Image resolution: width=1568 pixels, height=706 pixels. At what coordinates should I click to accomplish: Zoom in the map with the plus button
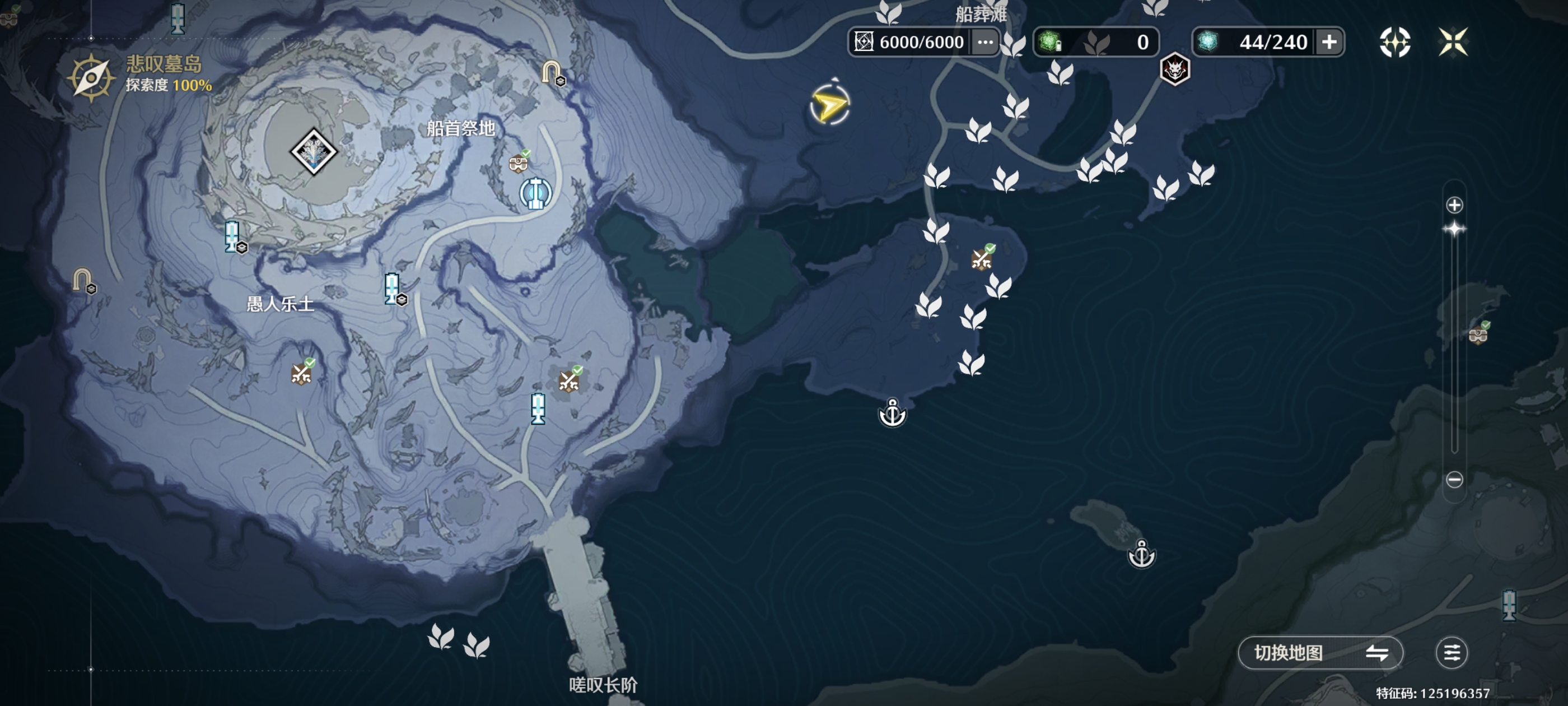pyautogui.click(x=1454, y=205)
